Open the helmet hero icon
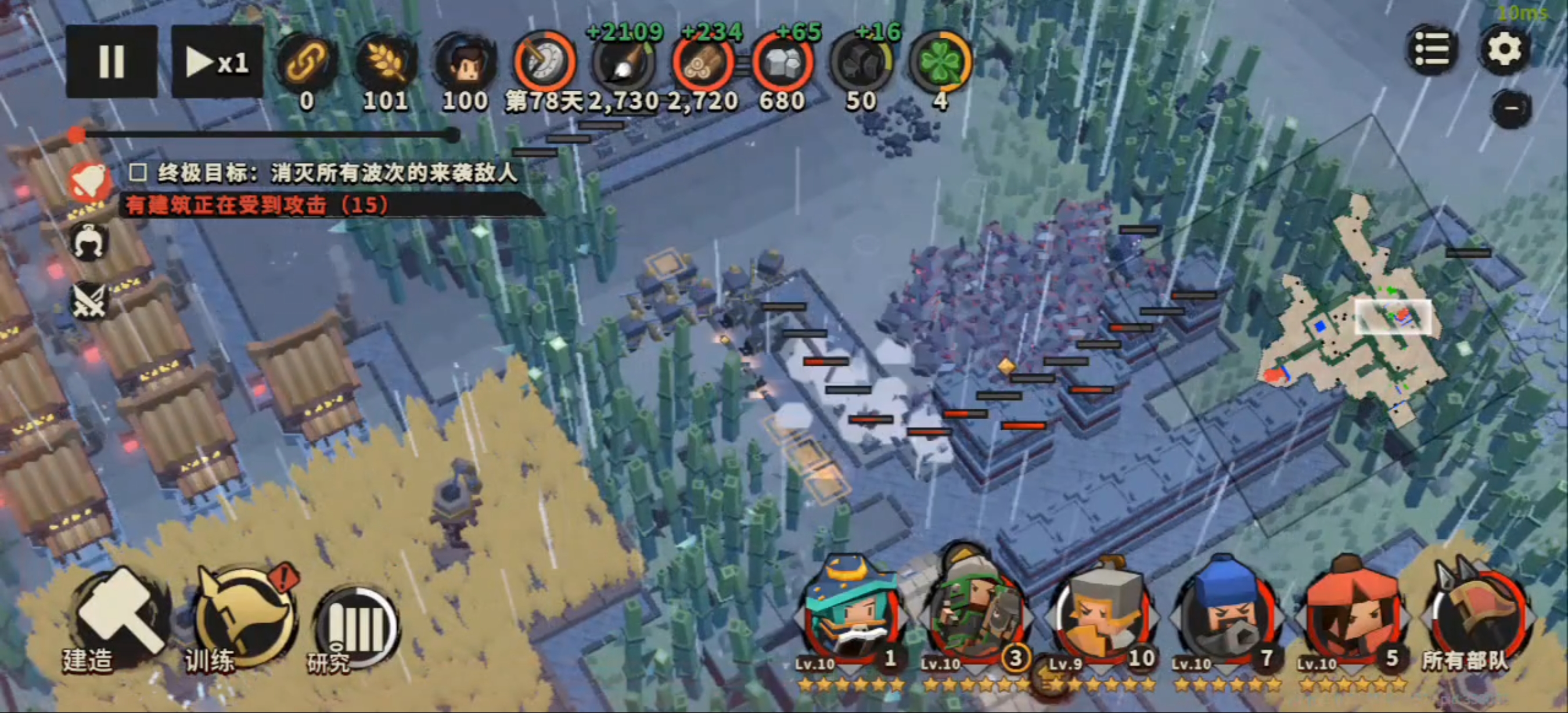This screenshot has width=1568, height=713. (x=89, y=242)
